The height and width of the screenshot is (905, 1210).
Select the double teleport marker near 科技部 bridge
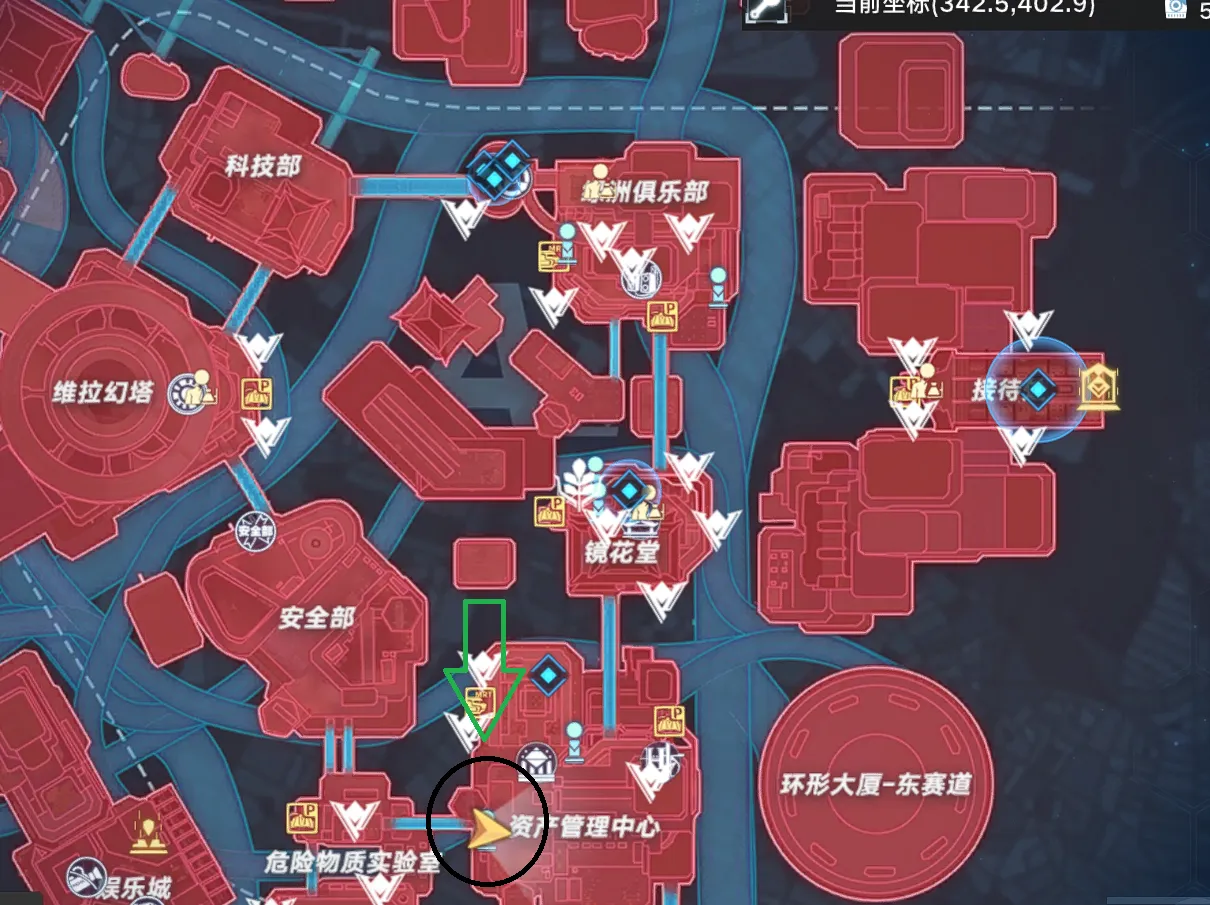(x=499, y=171)
